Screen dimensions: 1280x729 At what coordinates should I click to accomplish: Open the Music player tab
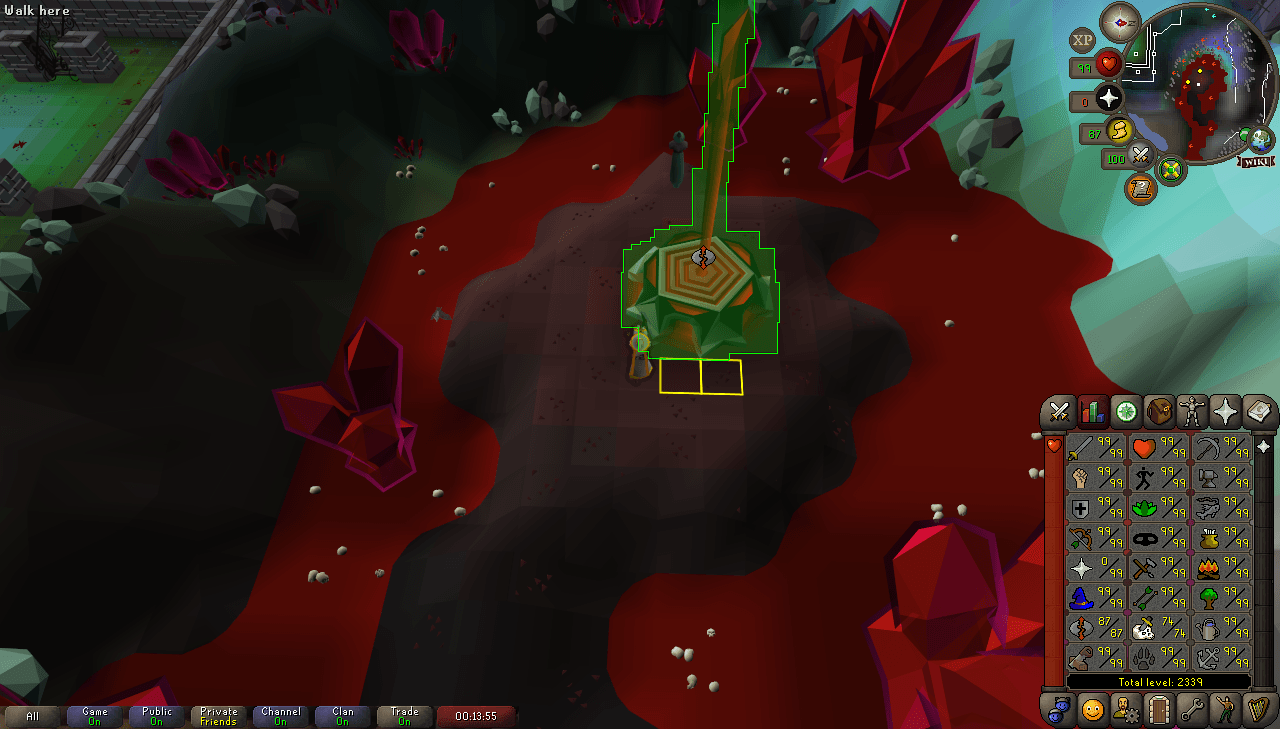coord(1257,710)
